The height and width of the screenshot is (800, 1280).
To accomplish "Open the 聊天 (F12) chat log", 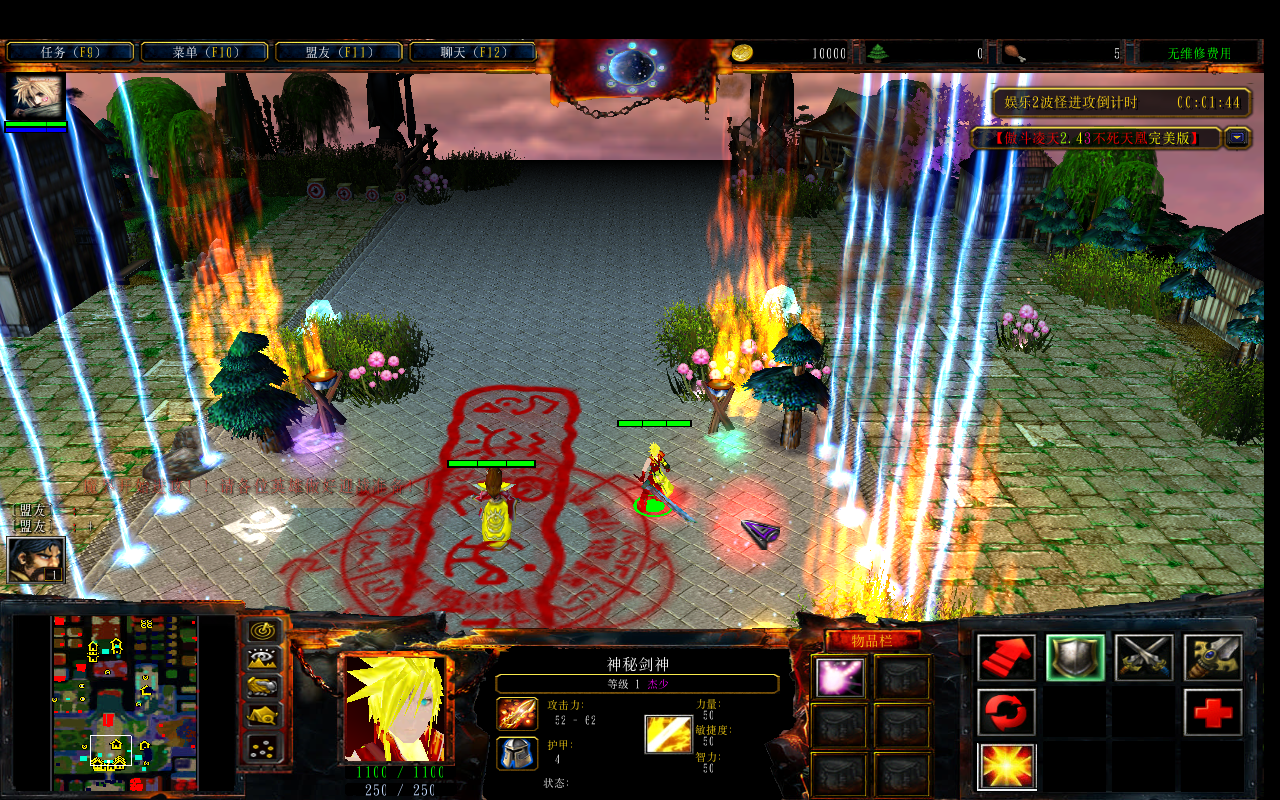I will [473, 52].
